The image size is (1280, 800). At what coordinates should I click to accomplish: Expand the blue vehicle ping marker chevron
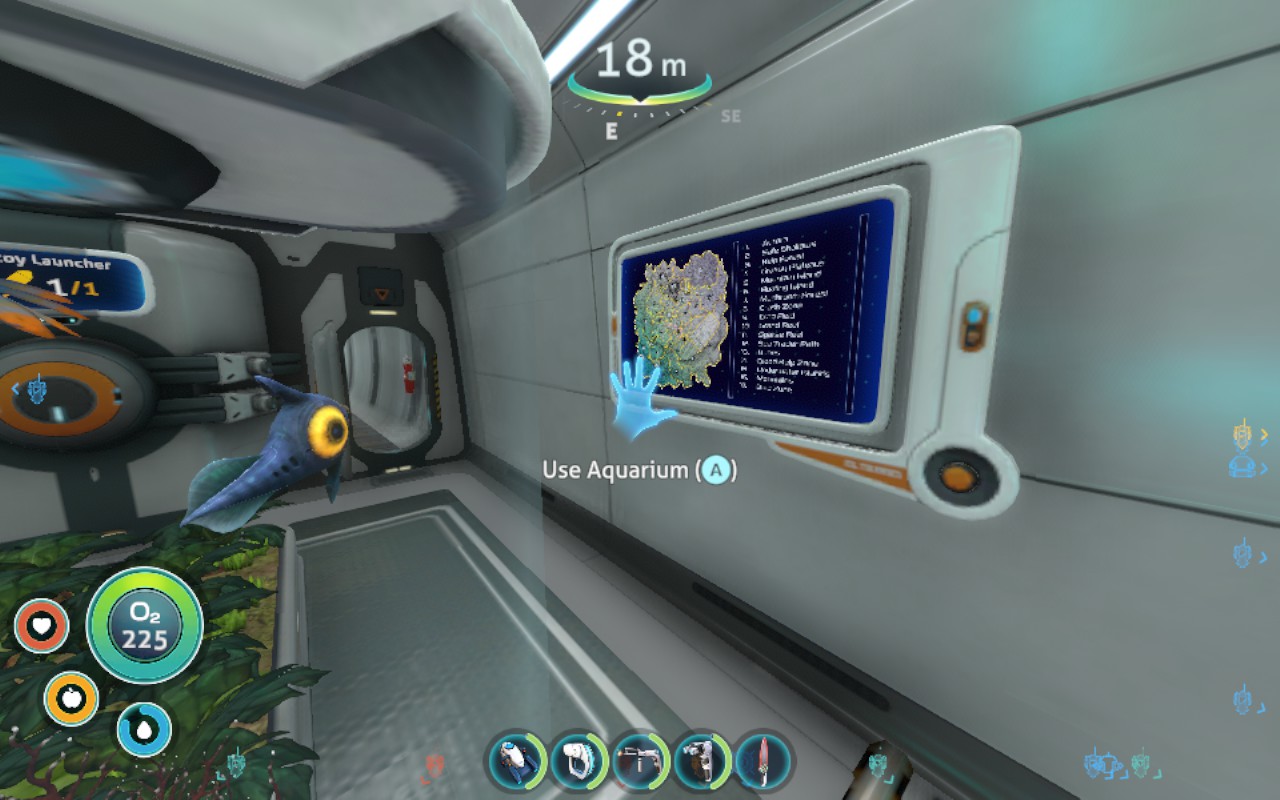pos(1264,466)
